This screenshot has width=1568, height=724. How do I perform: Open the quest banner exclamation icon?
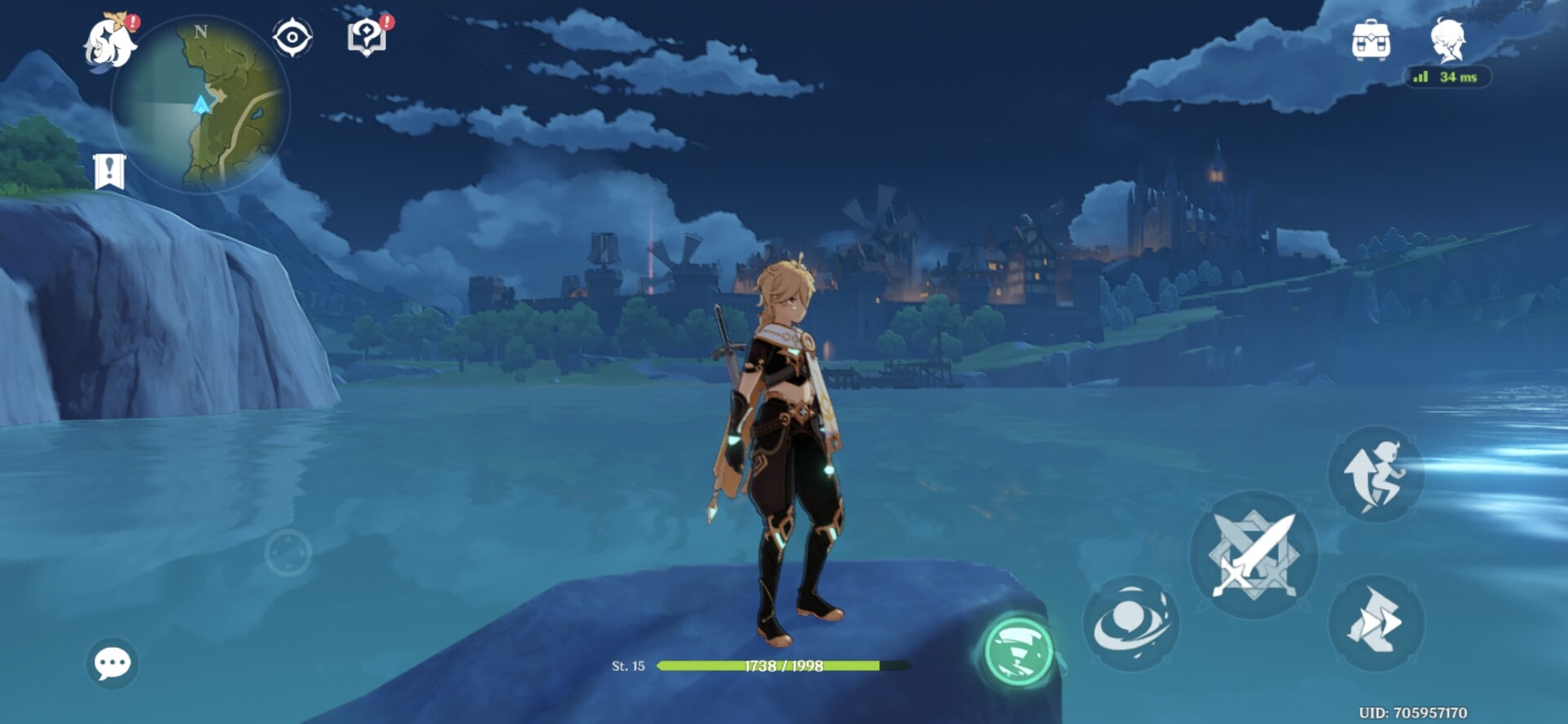coord(109,171)
